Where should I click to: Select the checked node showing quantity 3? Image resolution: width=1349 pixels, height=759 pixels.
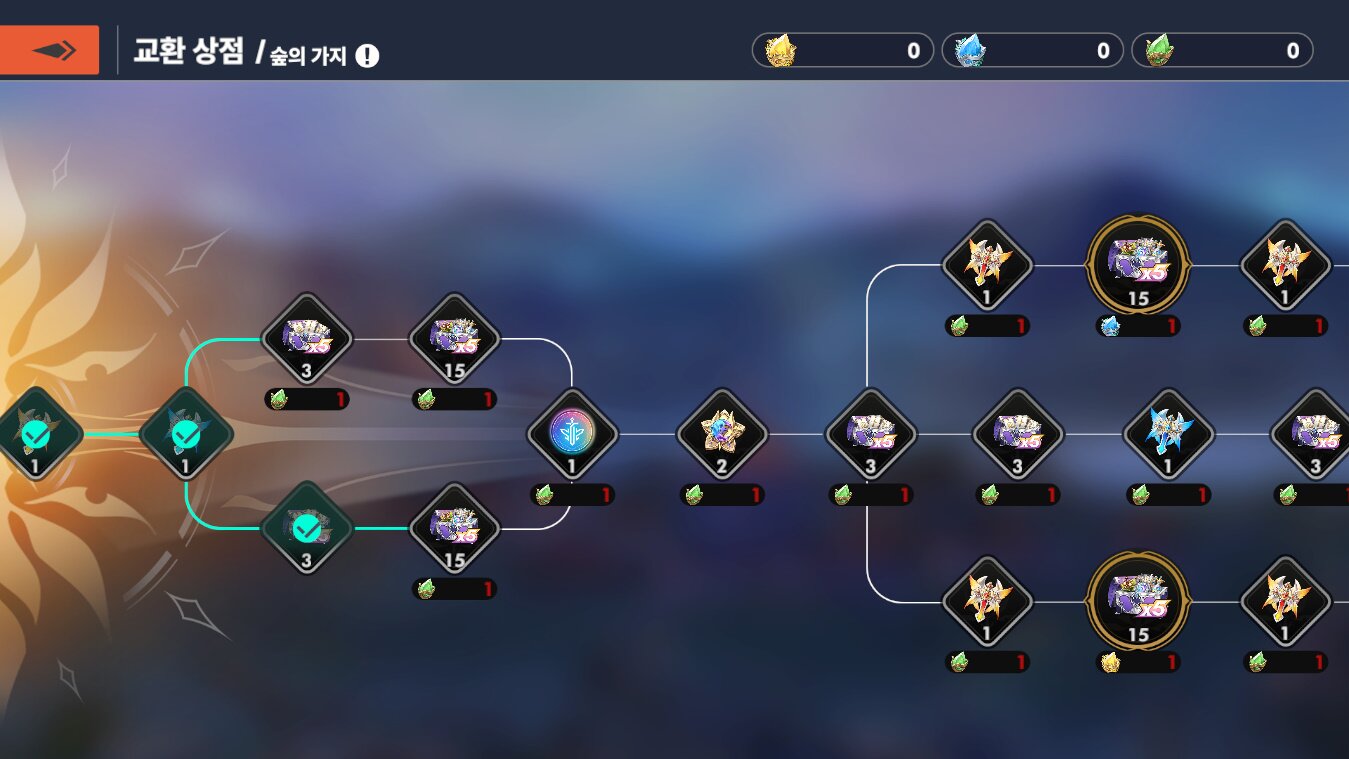[x=306, y=528]
